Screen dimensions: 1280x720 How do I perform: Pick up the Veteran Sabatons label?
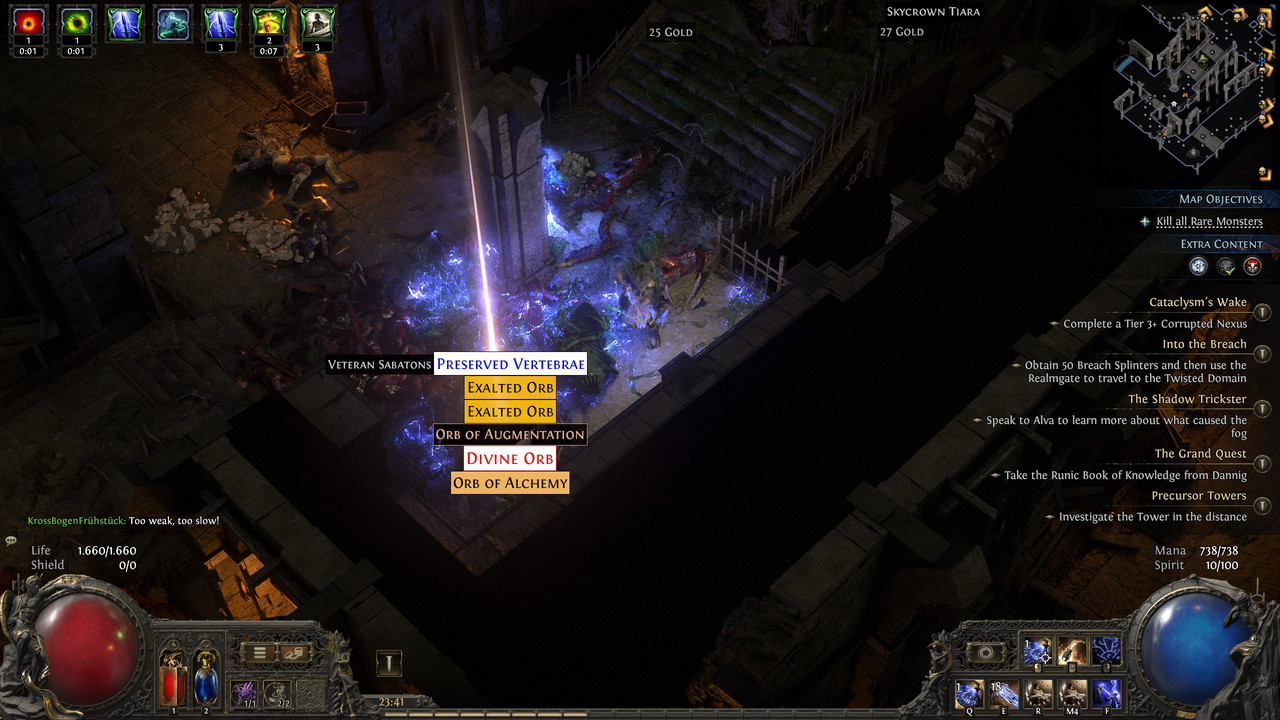click(379, 365)
